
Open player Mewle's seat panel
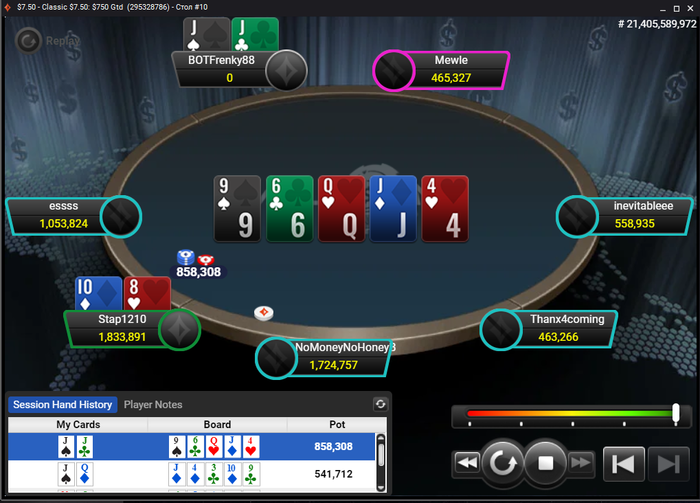point(450,69)
